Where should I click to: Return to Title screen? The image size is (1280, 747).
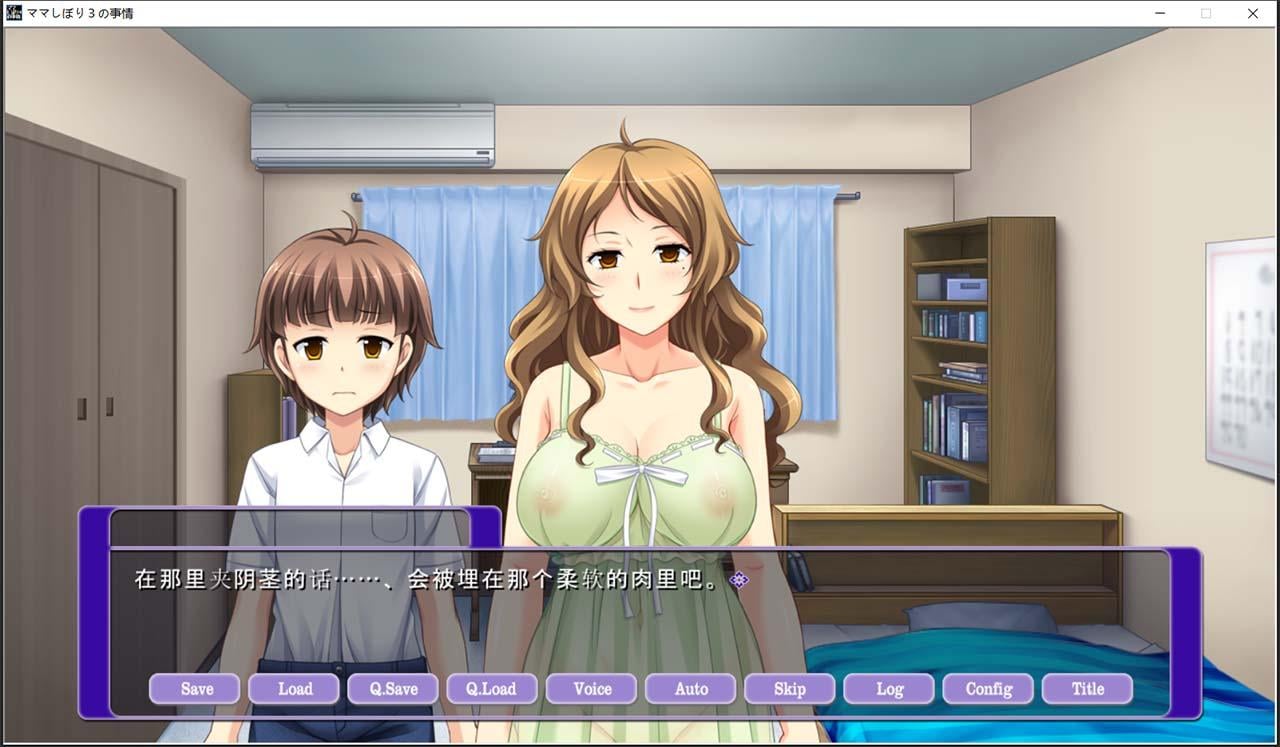click(x=1087, y=689)
